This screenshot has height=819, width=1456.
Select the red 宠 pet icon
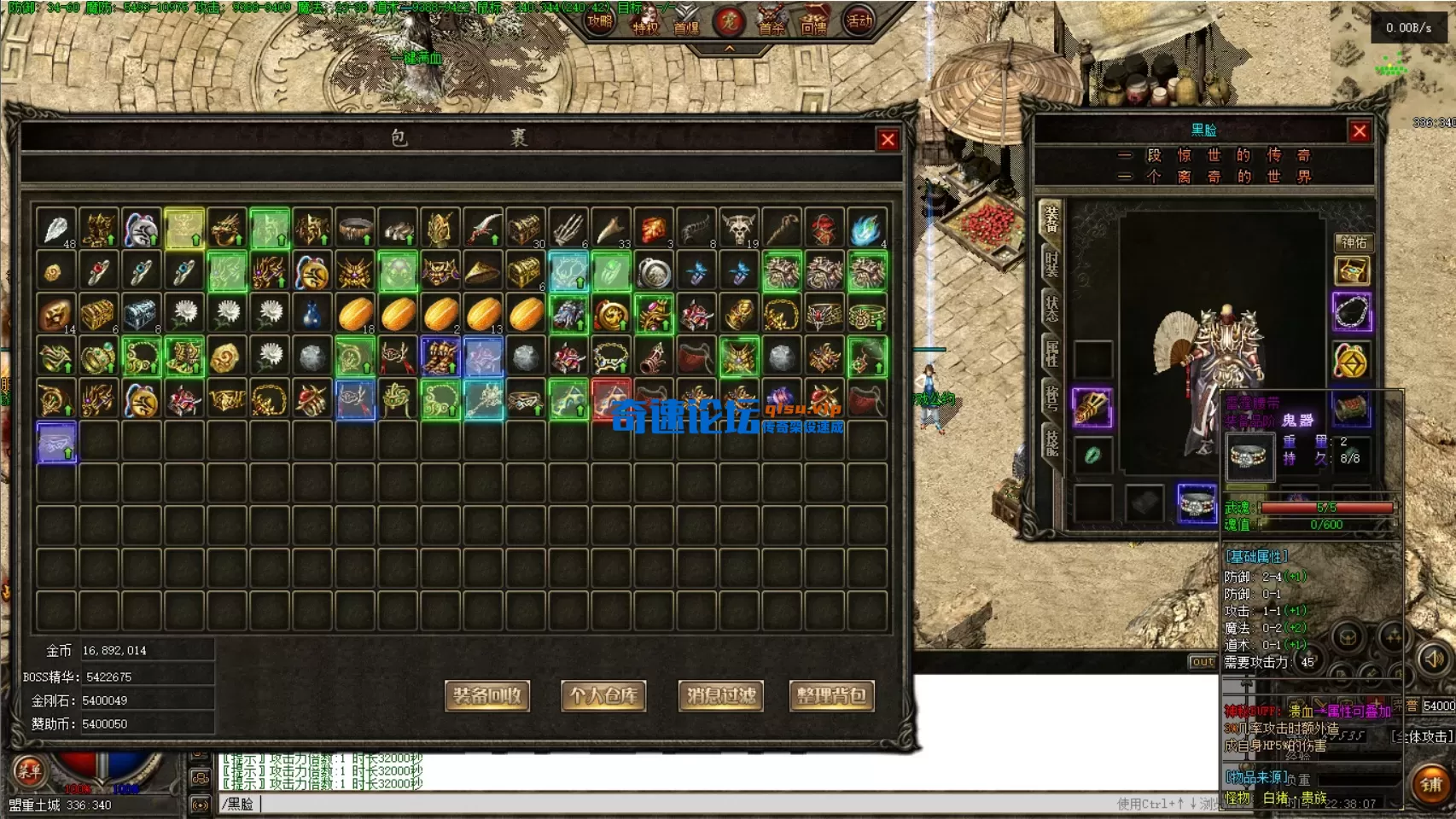tap(728, 20)
